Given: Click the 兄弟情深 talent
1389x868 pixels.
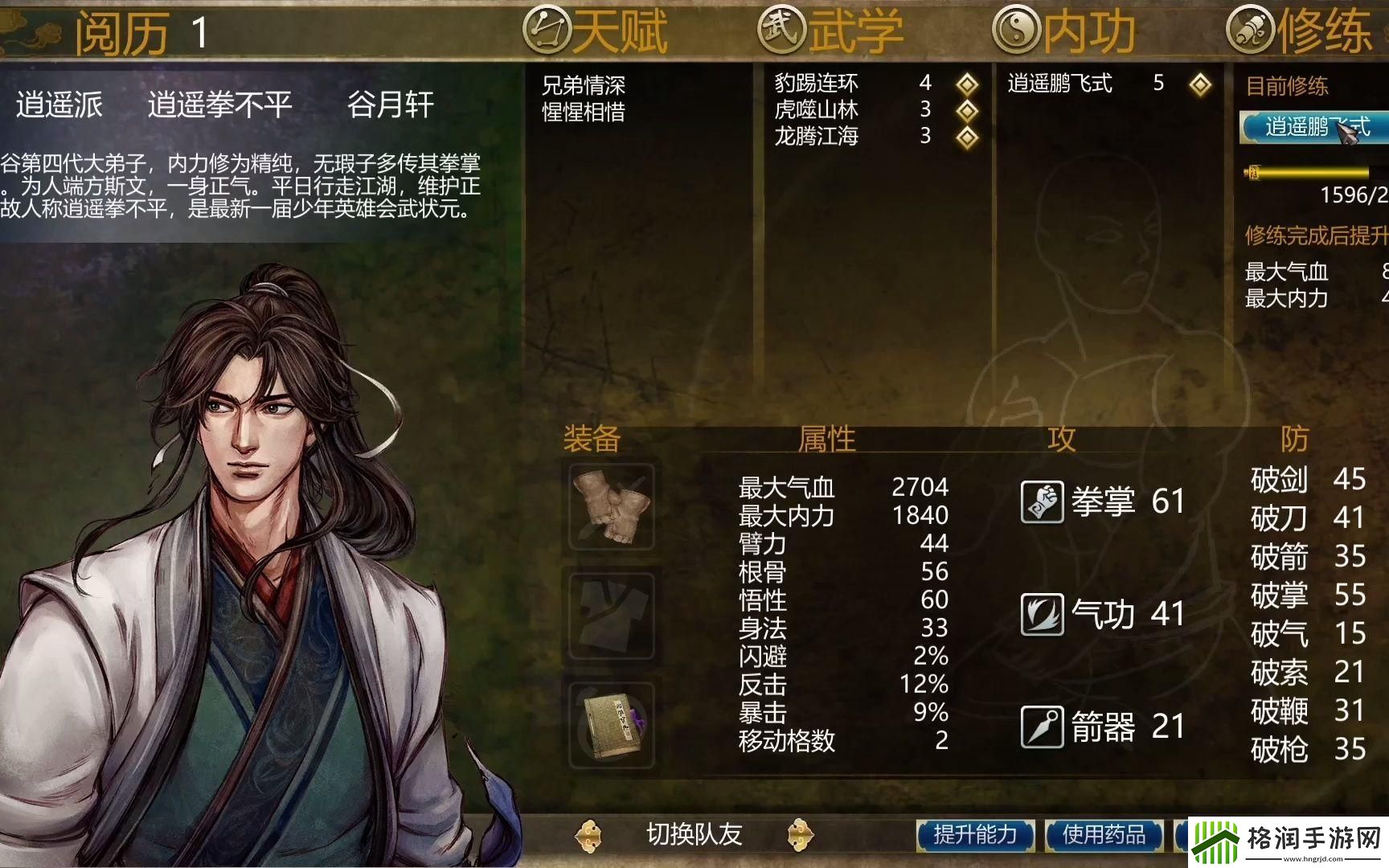Looking at the screenshot, I should click(x=584, y=84).
